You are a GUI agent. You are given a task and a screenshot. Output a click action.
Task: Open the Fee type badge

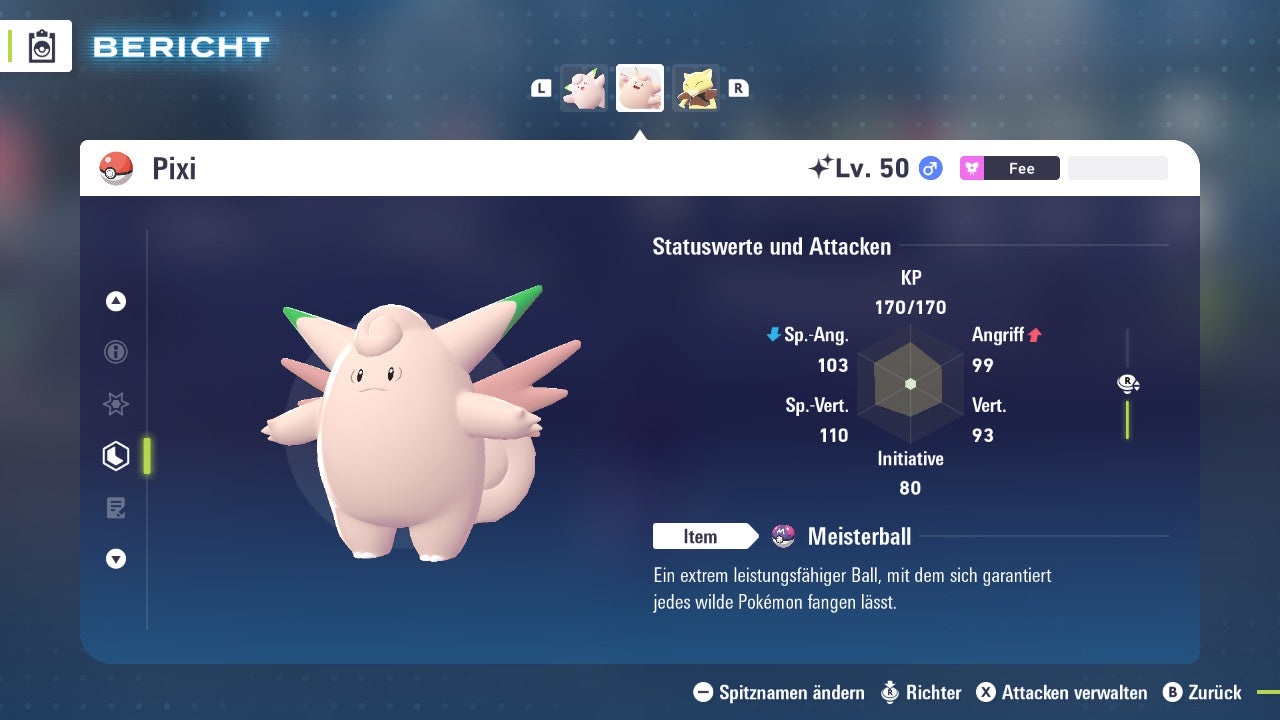click(x=1009, y=168)
